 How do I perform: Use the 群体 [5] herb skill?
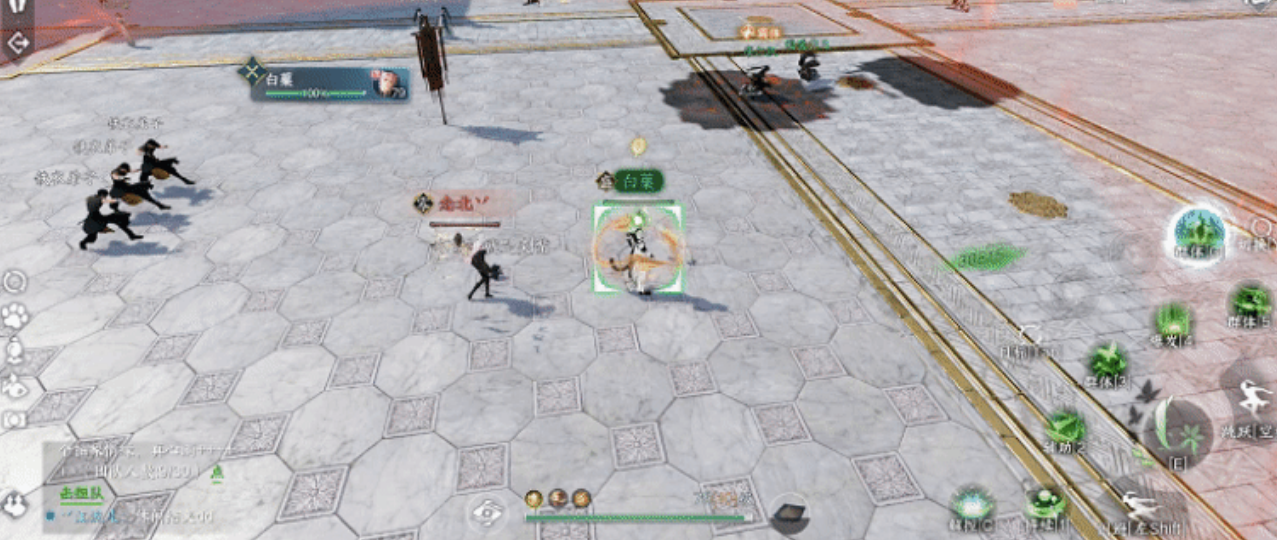click(1250, 304)
